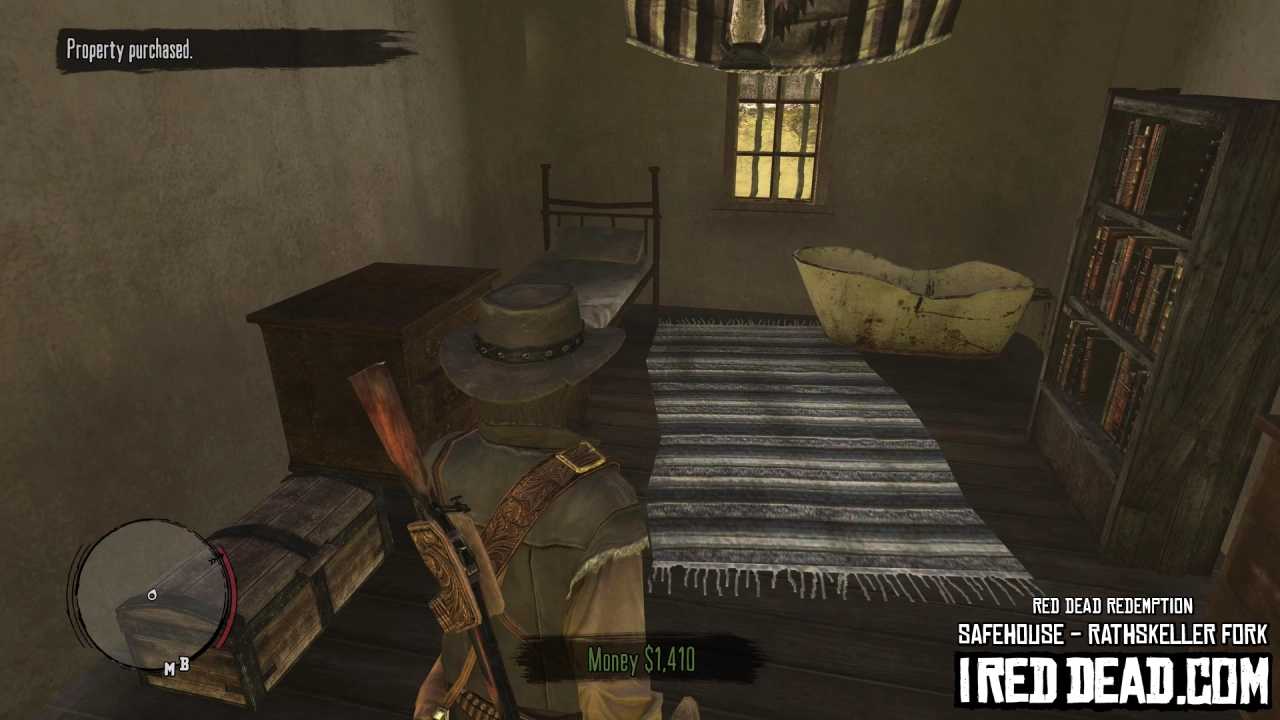1280x720 pixels.
Task: Click the barred window at the back
Action: [x=775, y=140]
